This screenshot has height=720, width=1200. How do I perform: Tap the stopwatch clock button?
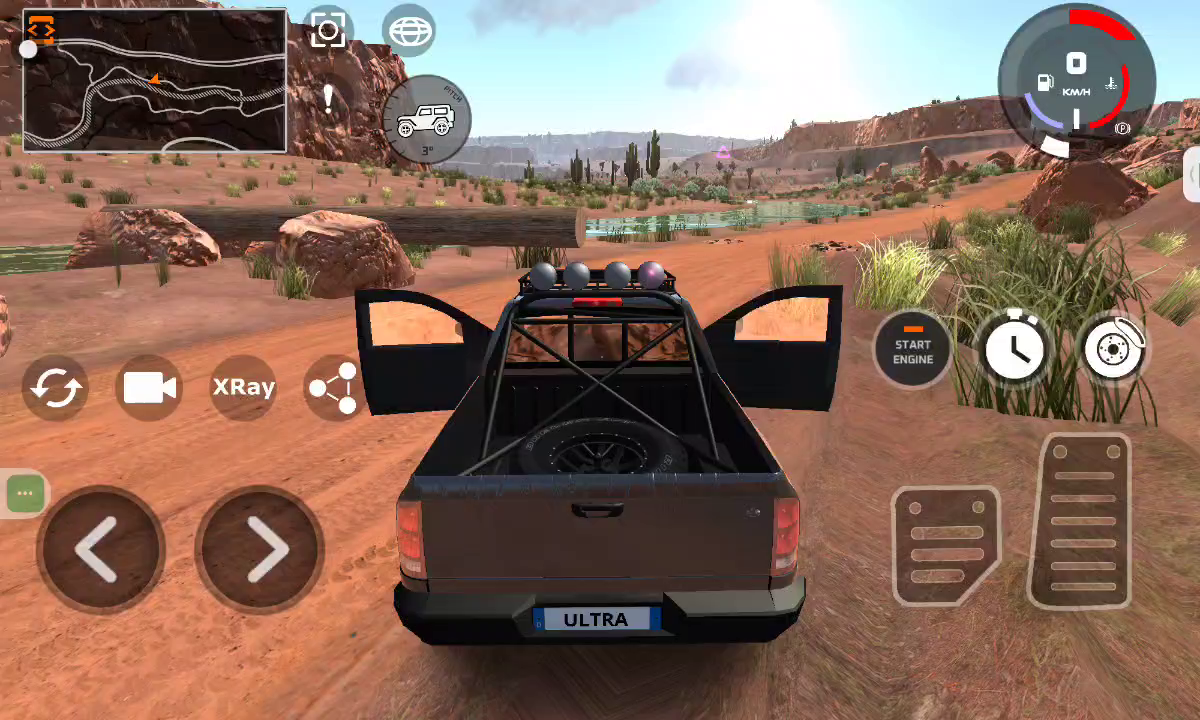coord(1012,350)
